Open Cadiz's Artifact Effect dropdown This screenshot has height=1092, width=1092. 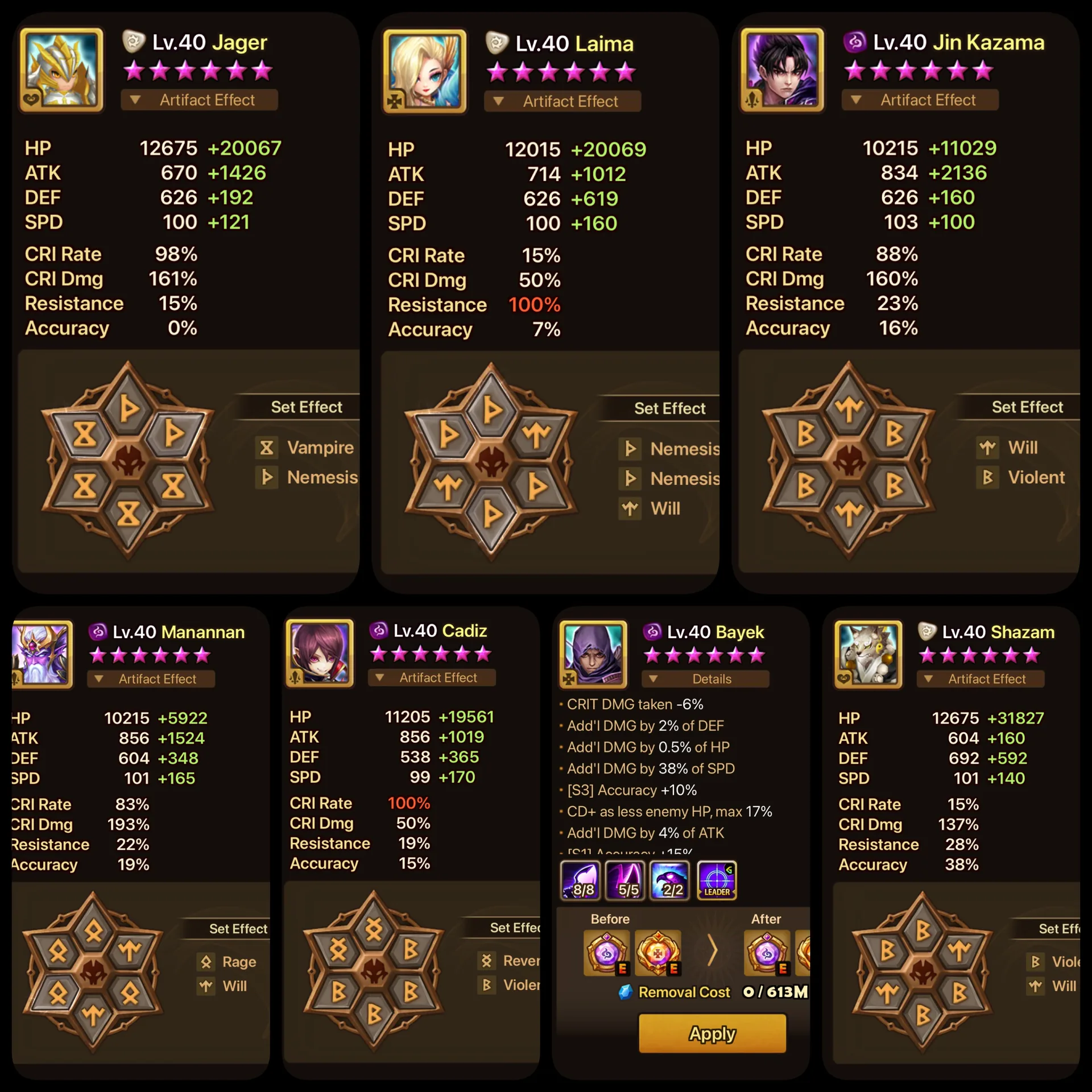[x=432, y=677]
